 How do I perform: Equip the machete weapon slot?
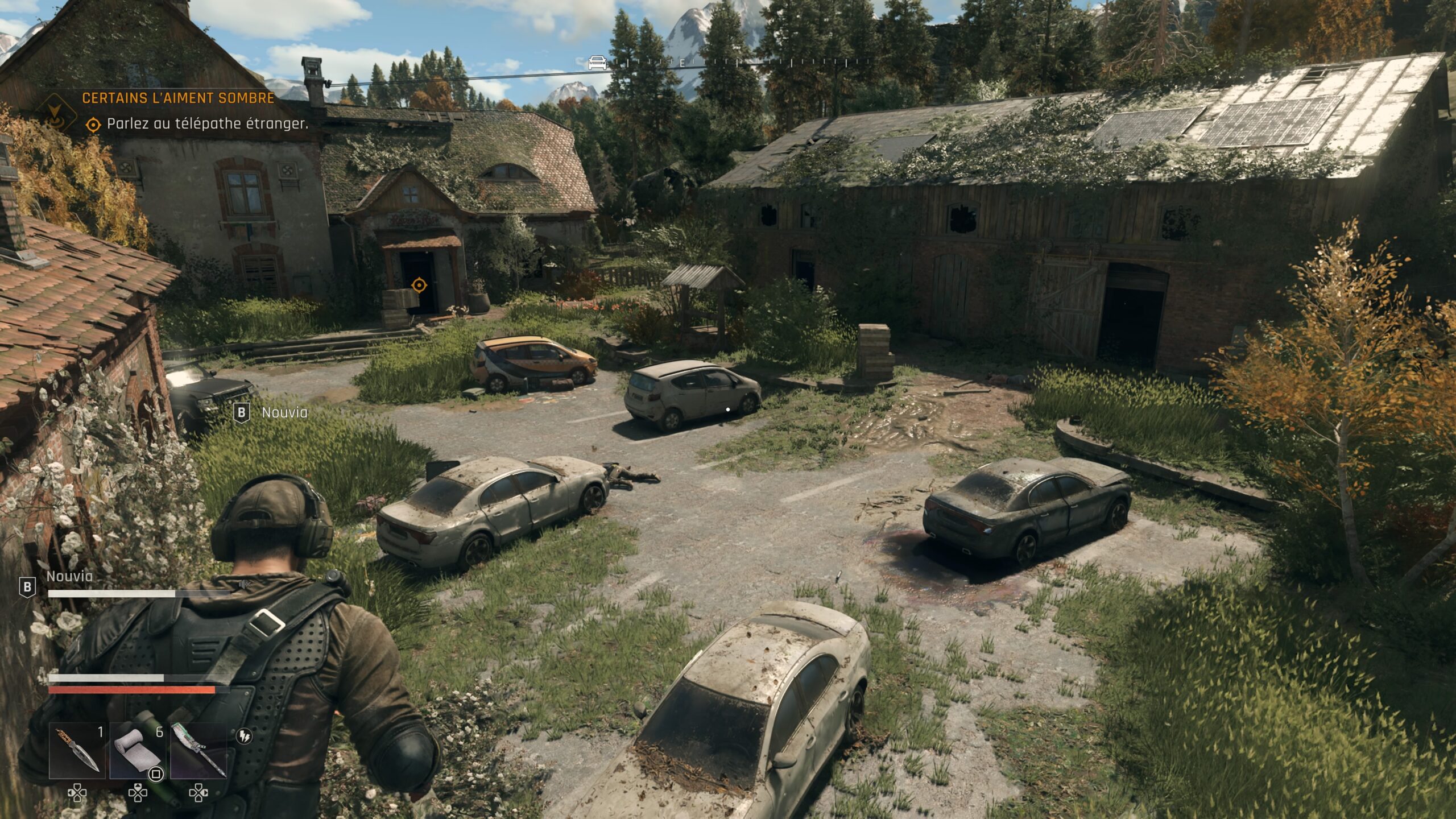click(x=198, y=751)
